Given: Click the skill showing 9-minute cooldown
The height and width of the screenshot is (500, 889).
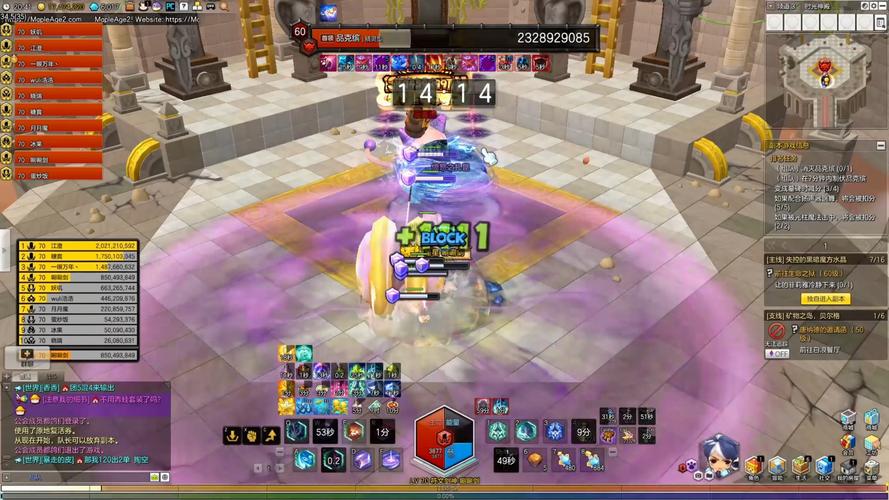Looking at the screenshot, I should click(x=583, y=432).
